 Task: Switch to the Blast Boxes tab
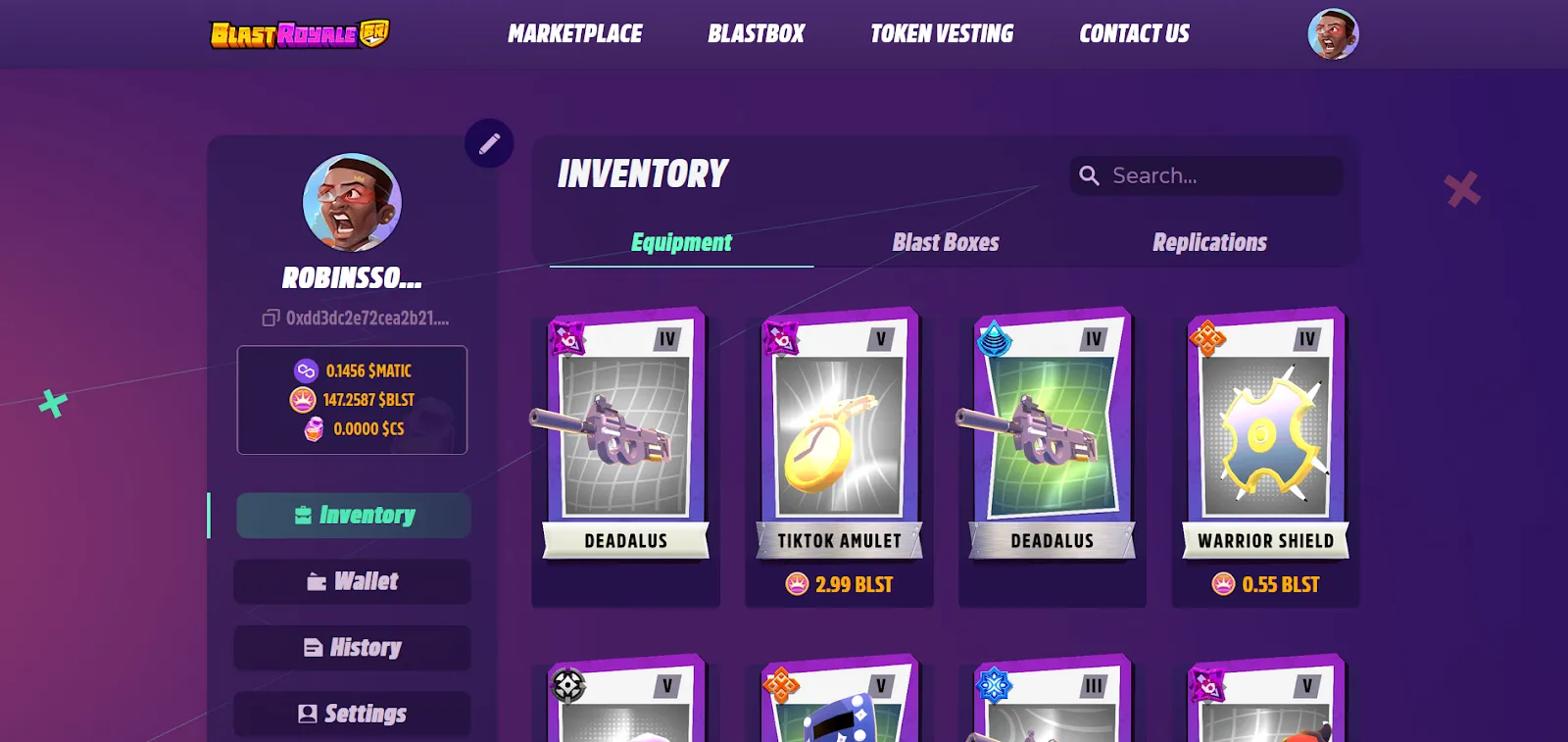(x=945, y=242)
